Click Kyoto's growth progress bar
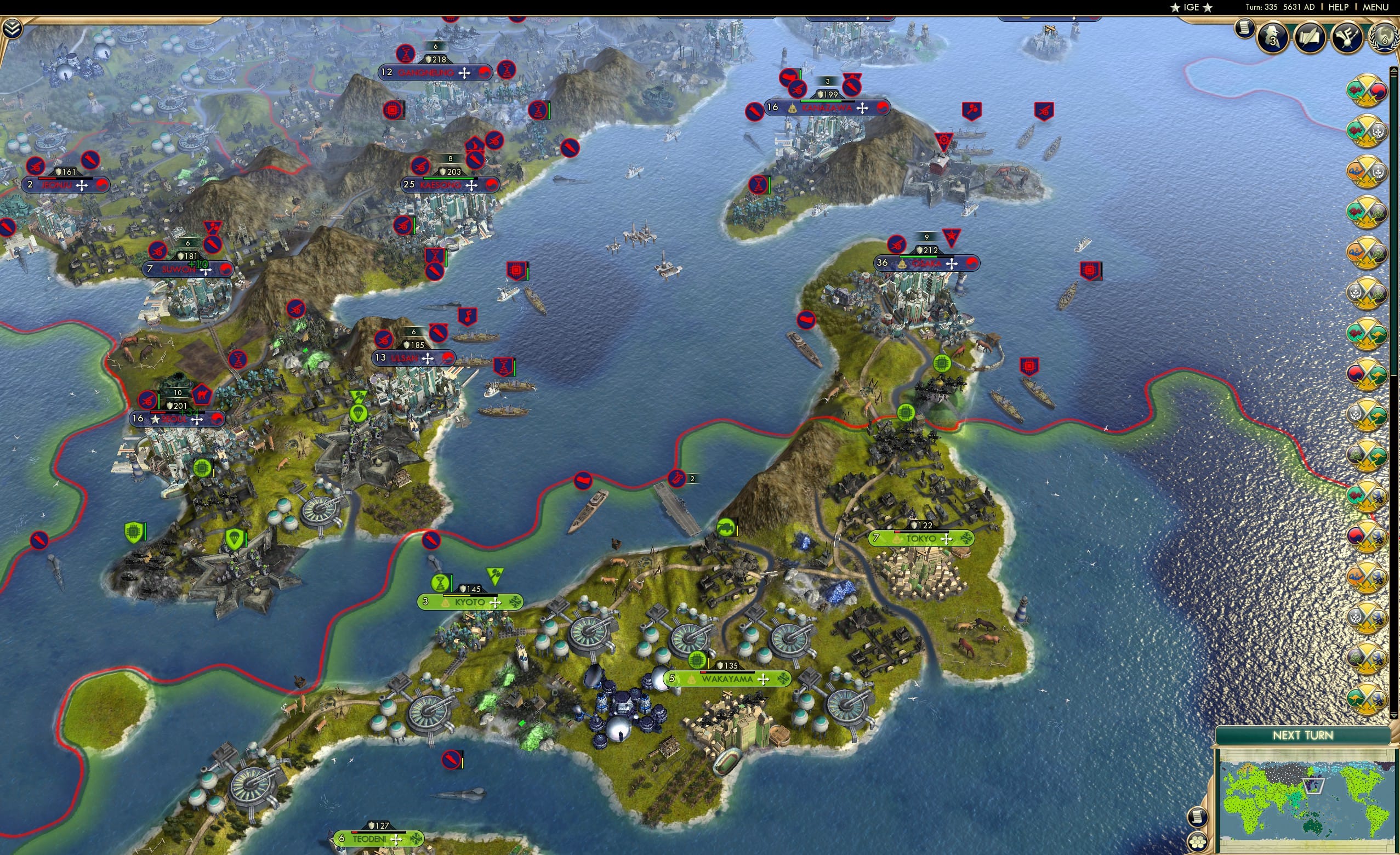1400x855 pixels. tap(469, 596)
